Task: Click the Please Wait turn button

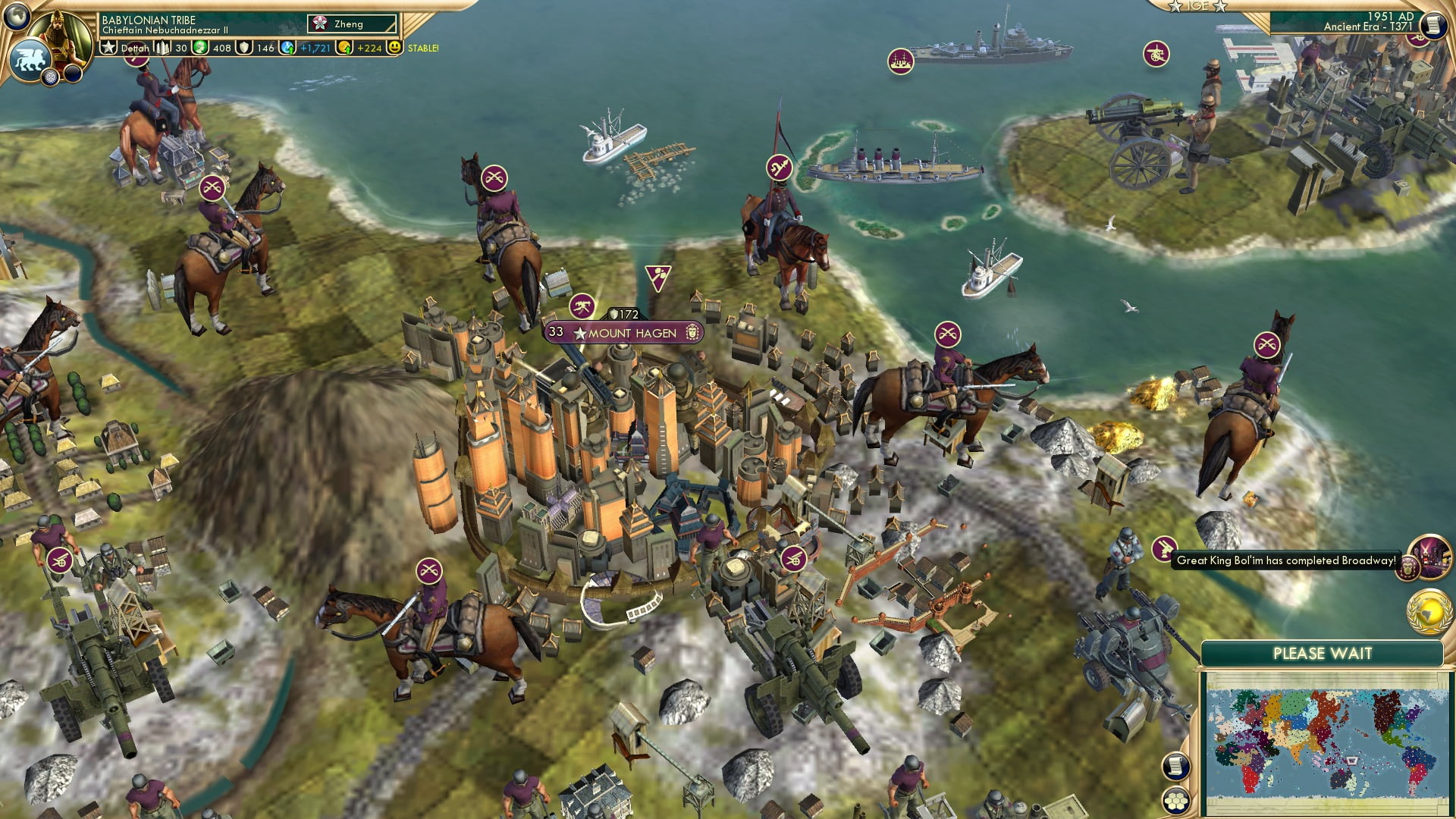Action: (1322, 654)
